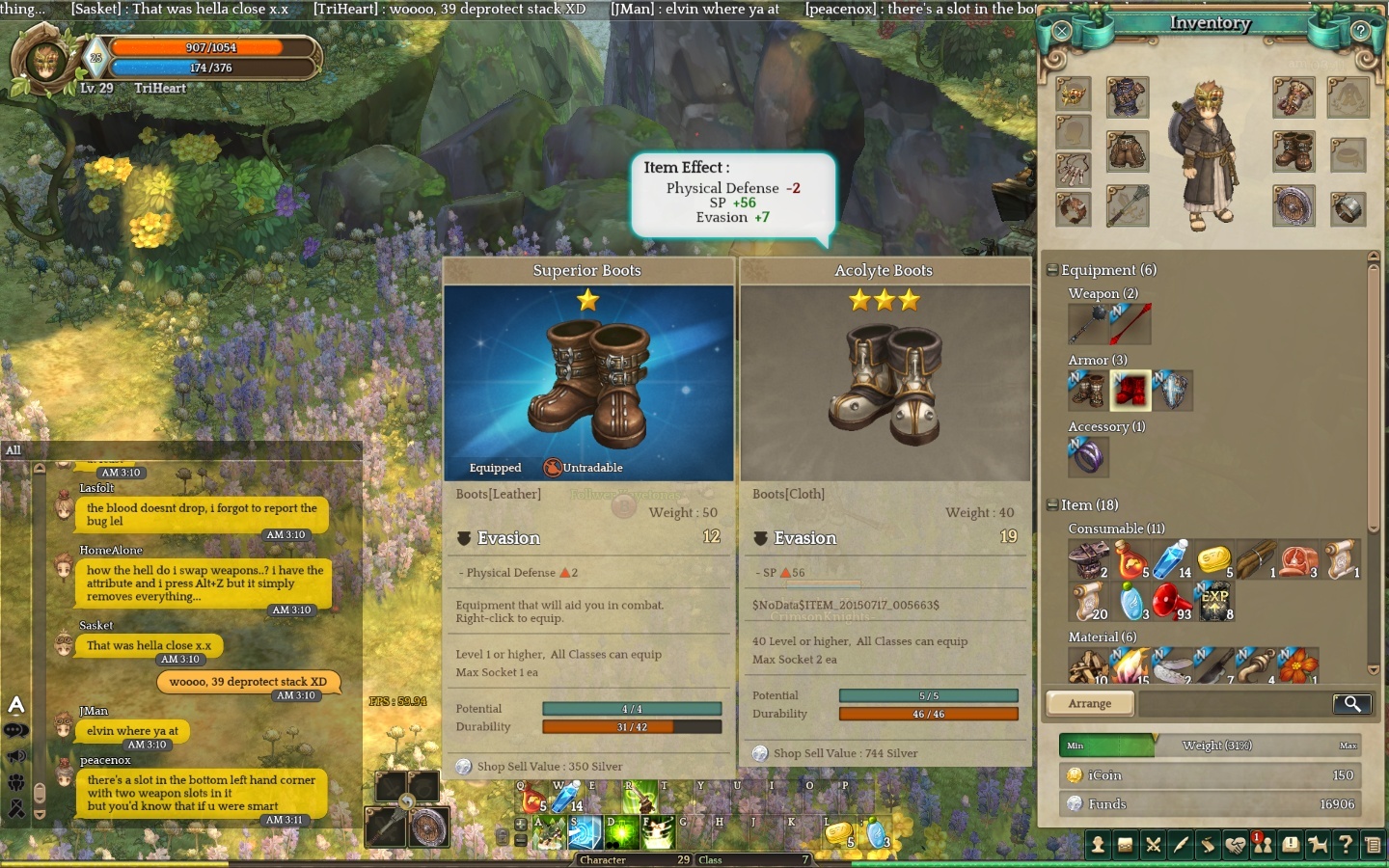Select the highlighted red boots in Armor
The image size is (1389, 868).
(1130, 391)
